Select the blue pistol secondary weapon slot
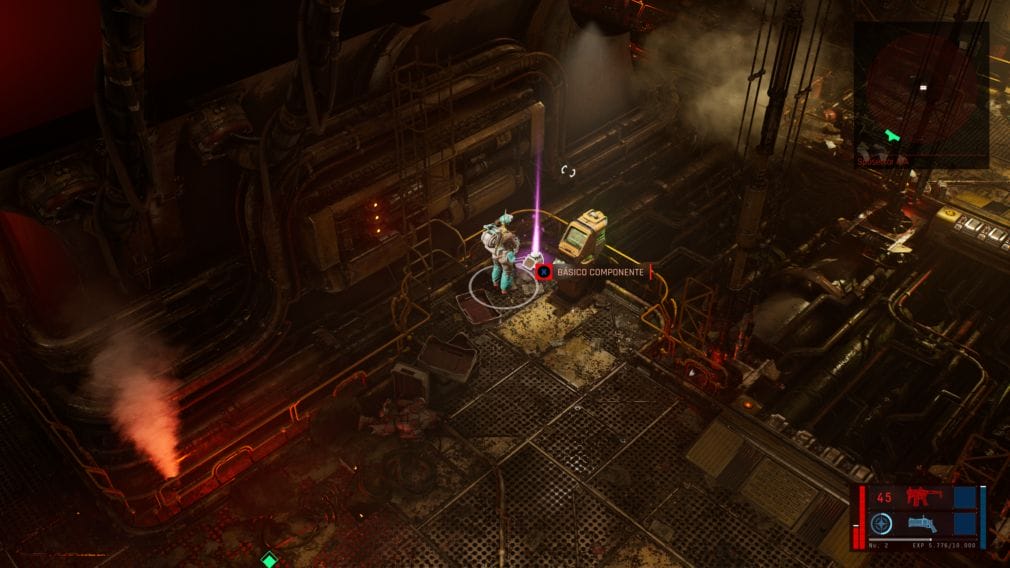The image size is (1010, 568). (x=922, y=523)
